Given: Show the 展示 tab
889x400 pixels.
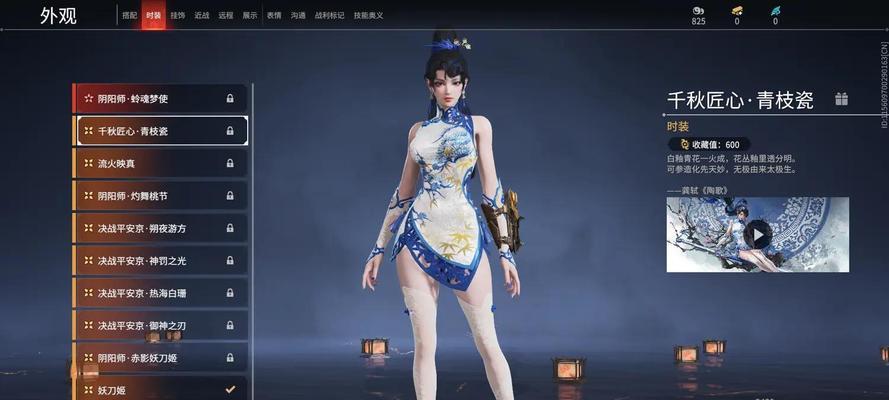Looking at the screenshot, I should [250, 16].
